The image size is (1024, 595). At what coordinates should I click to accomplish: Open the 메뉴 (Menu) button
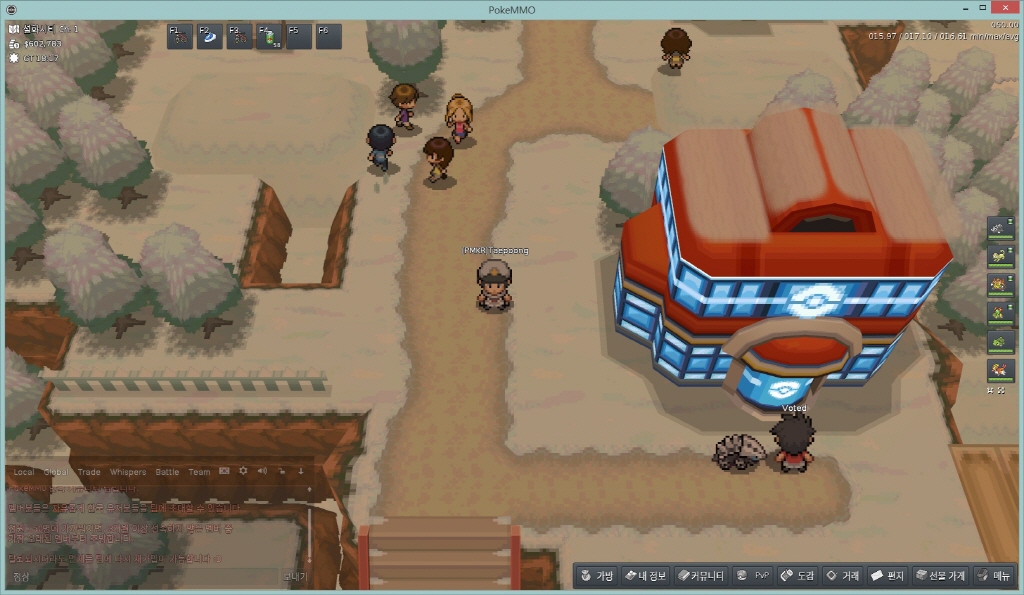pyautogui.click(x=994, y=576)
